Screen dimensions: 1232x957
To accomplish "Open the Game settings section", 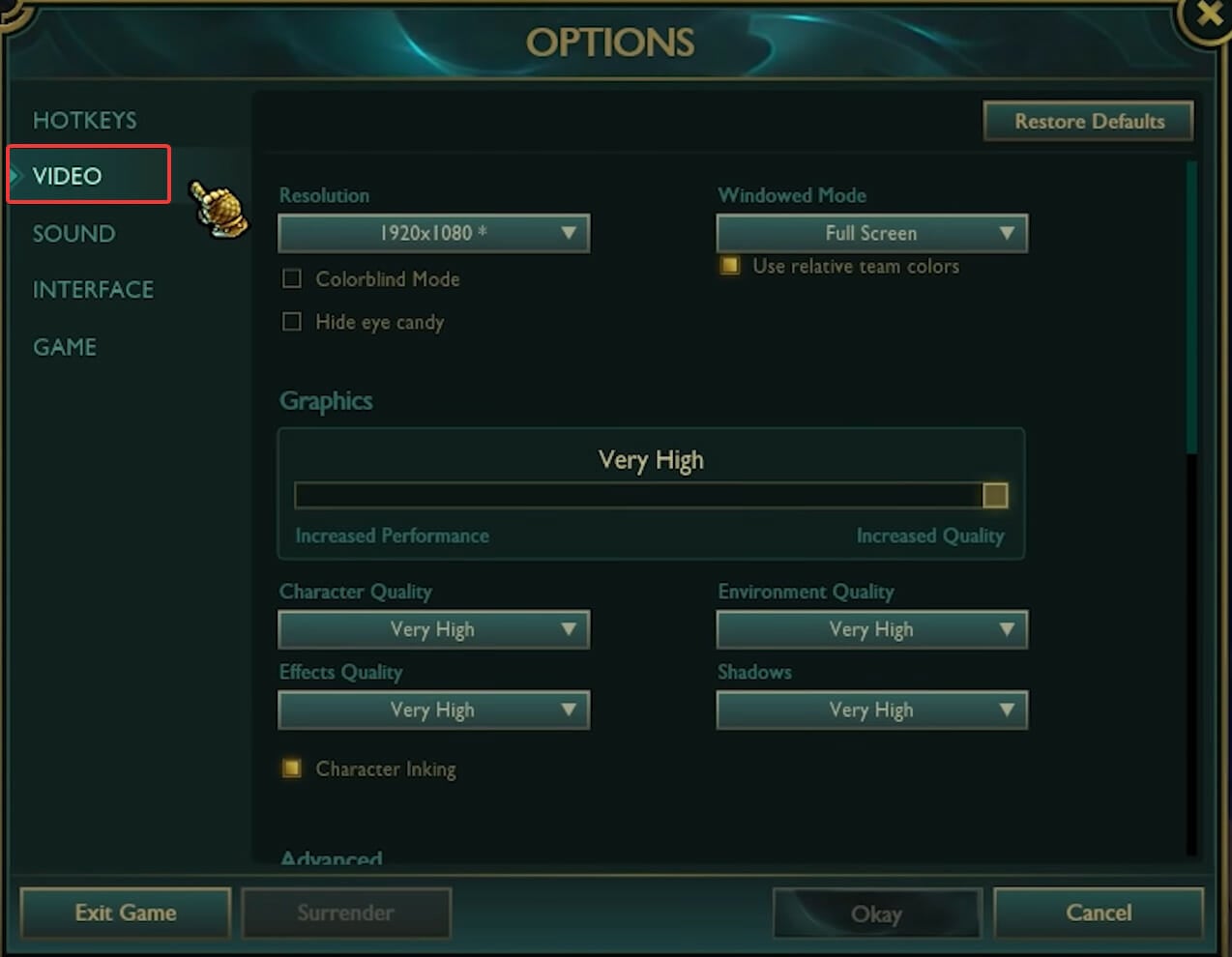I will (x=65, y=347).
